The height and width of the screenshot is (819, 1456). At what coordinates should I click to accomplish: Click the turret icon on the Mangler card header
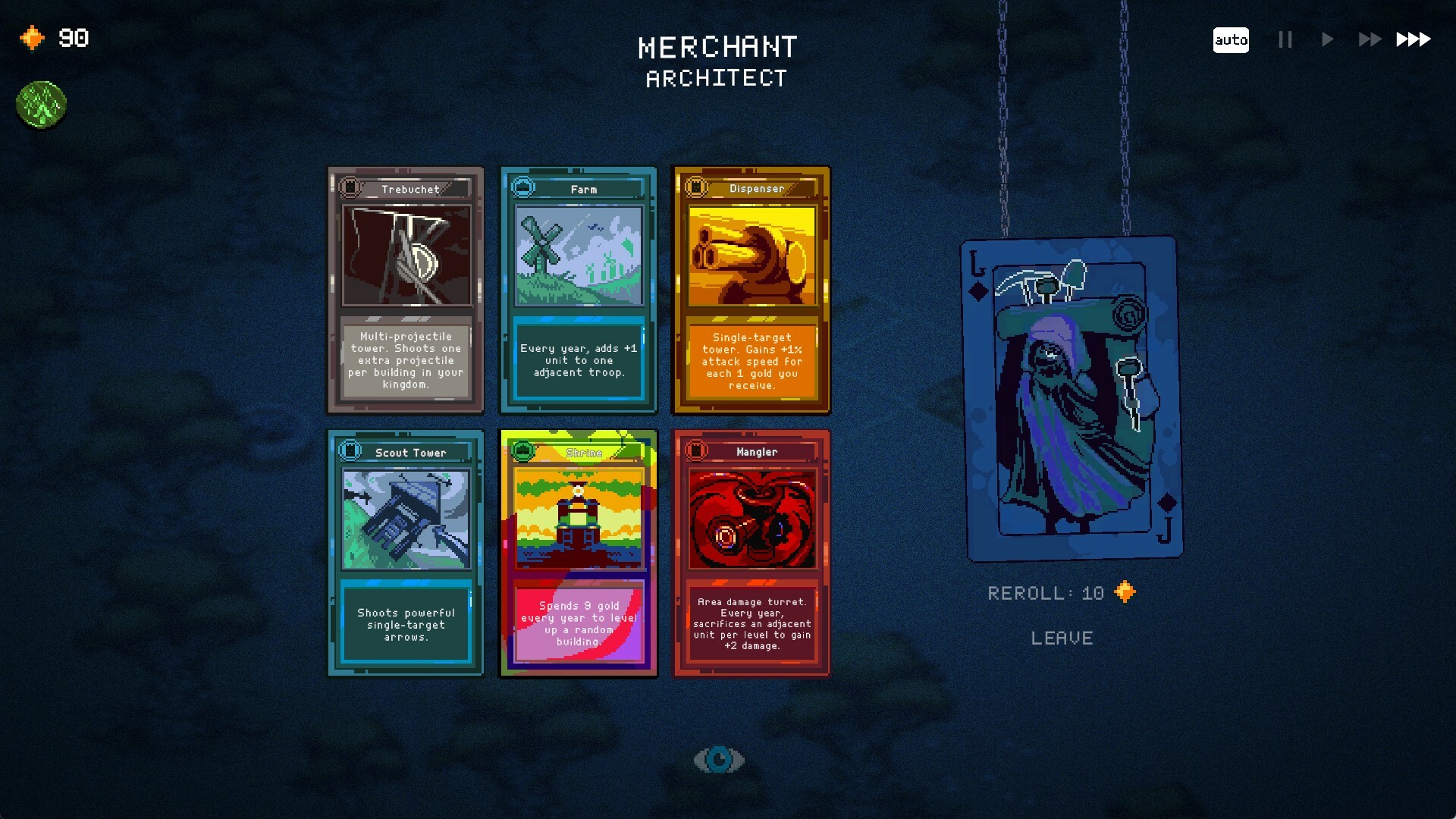695,450
